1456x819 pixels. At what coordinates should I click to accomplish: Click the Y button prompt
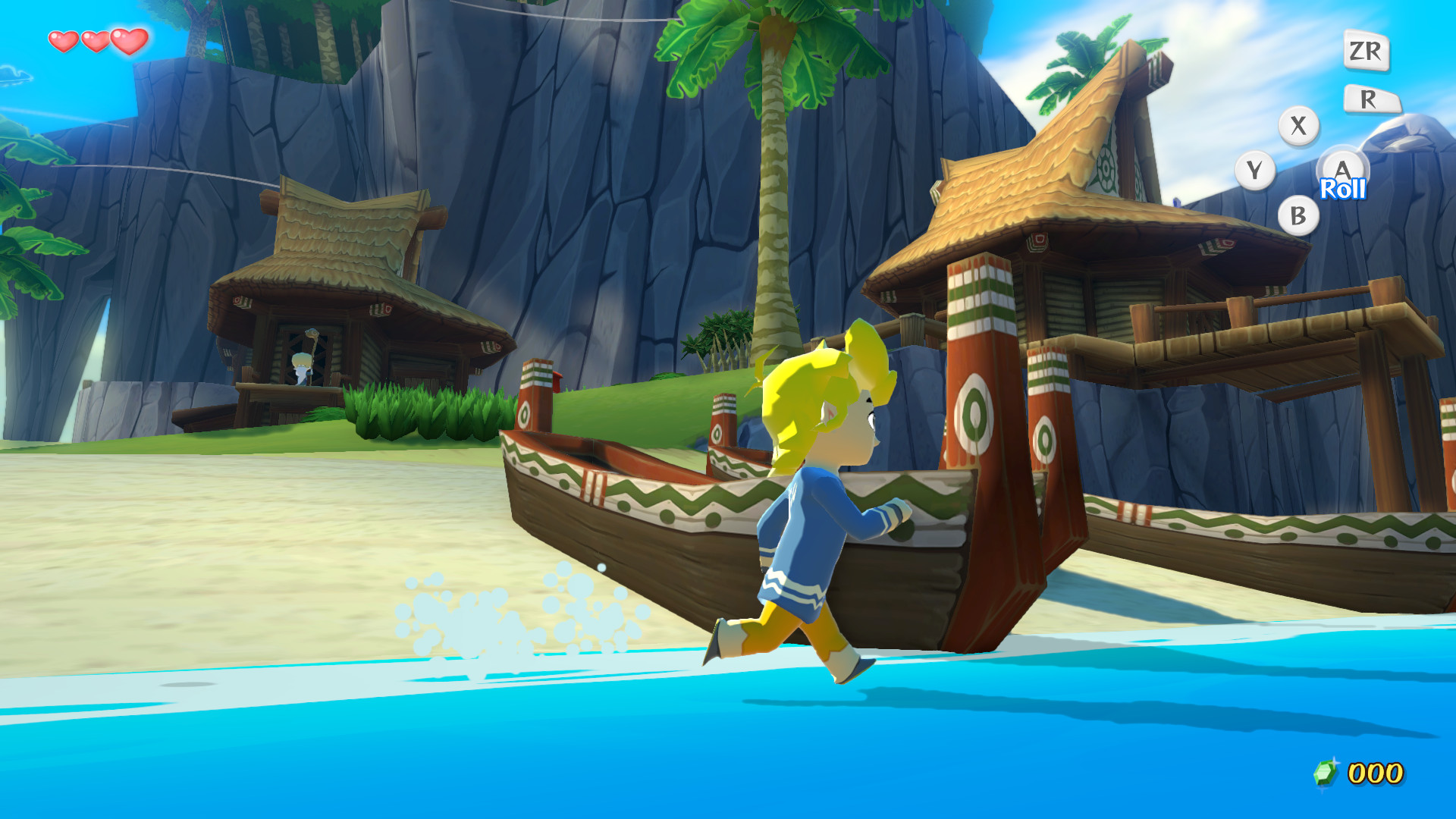pos(1257,170)
